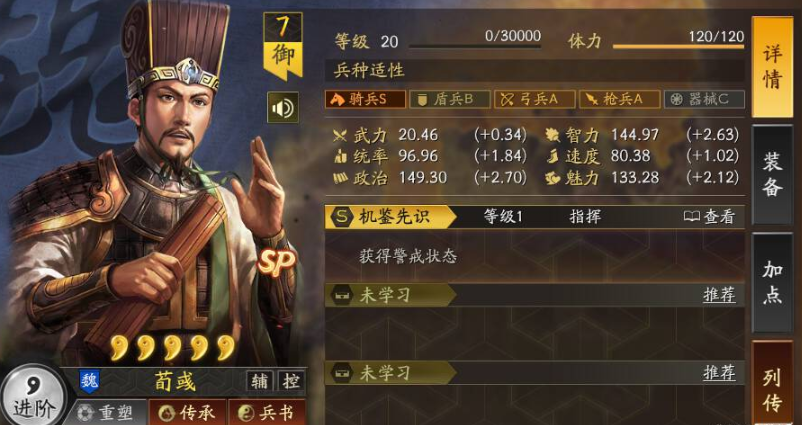
Task: Select the 机鉴先识 skill row
Action: click(391, 216)
